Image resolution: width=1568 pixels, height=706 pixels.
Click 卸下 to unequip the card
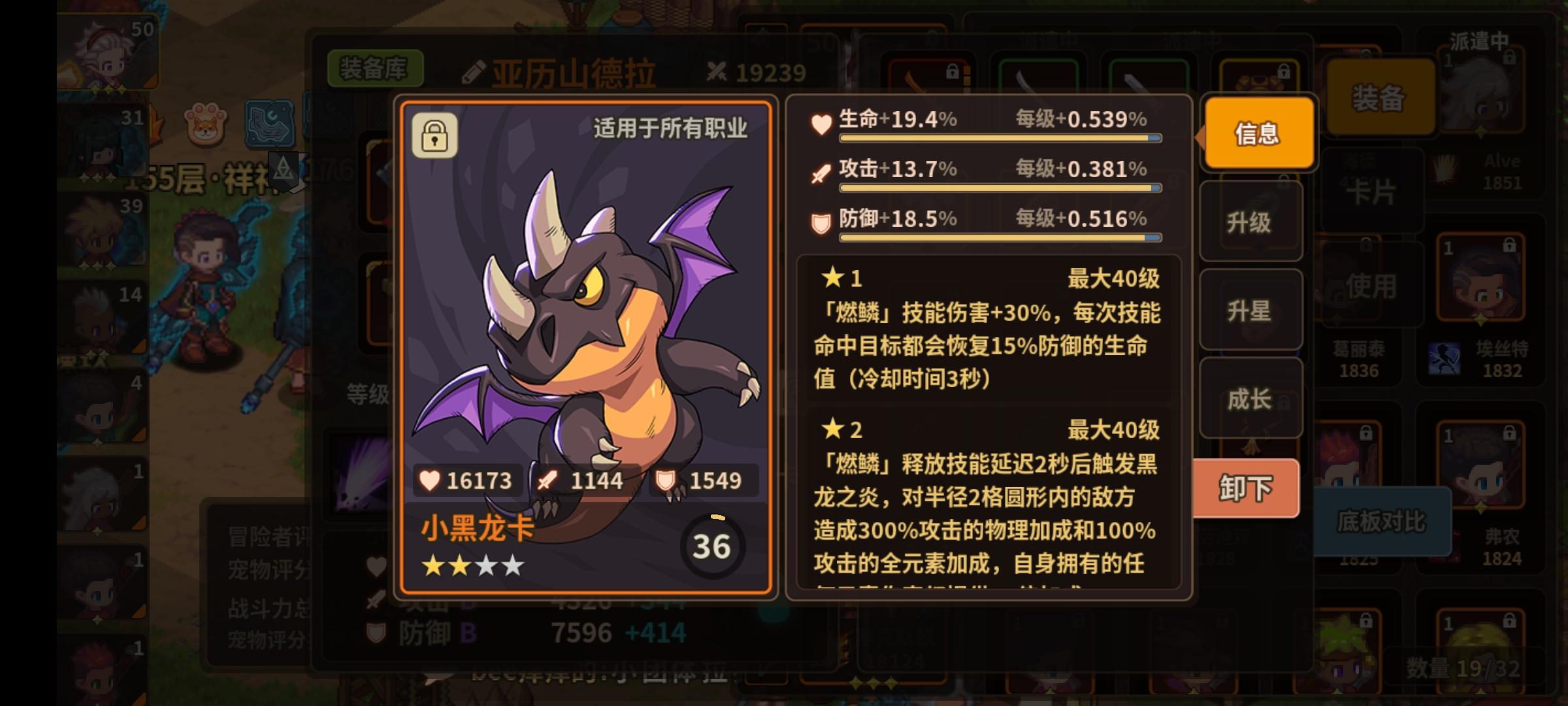click(x=1246, y=487)
